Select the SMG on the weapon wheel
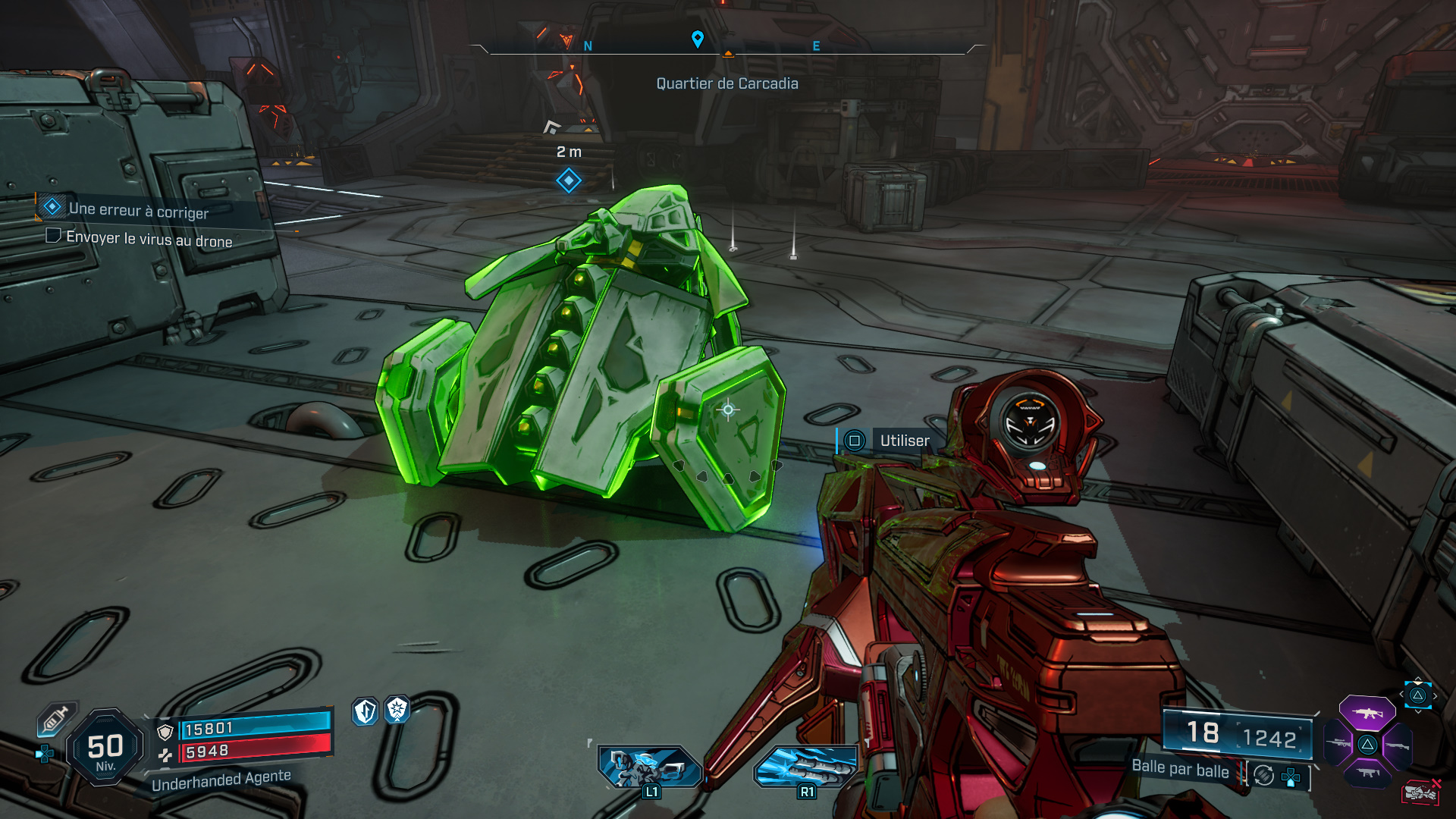 coord(1368,772)
